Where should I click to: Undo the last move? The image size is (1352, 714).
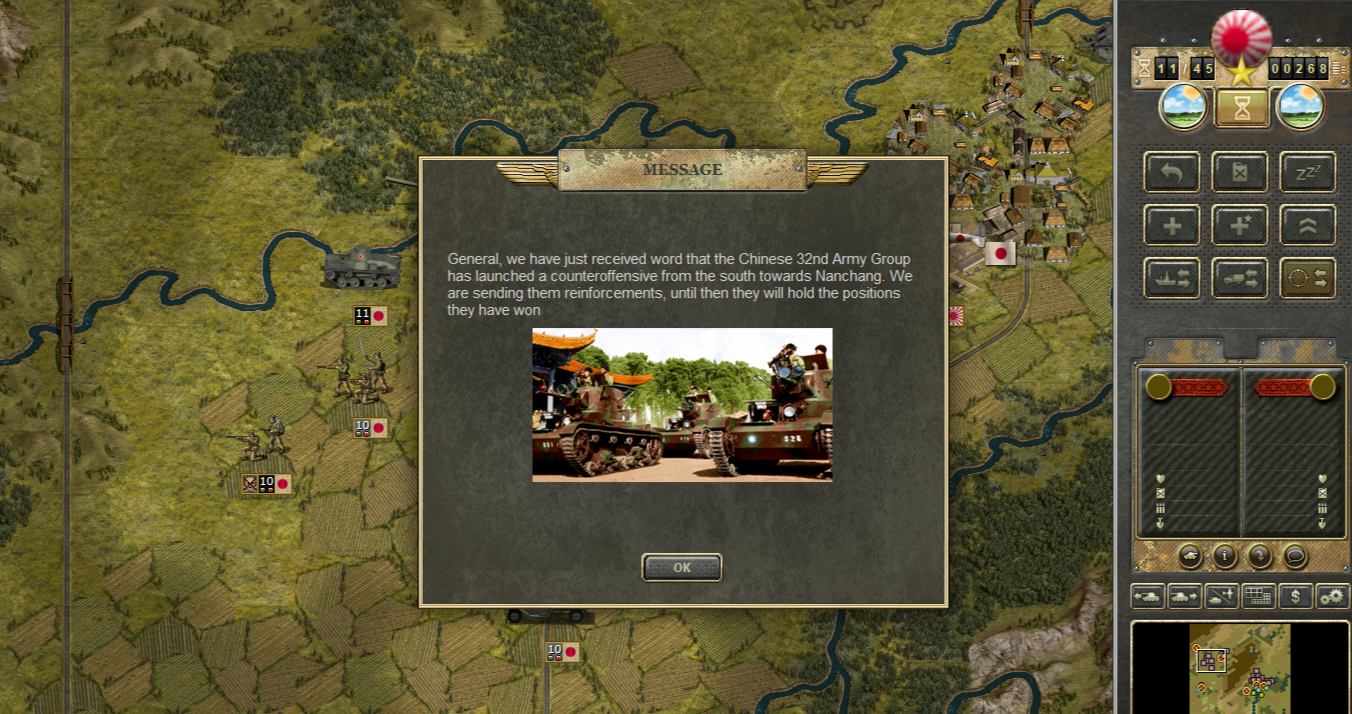point(1171,172)
